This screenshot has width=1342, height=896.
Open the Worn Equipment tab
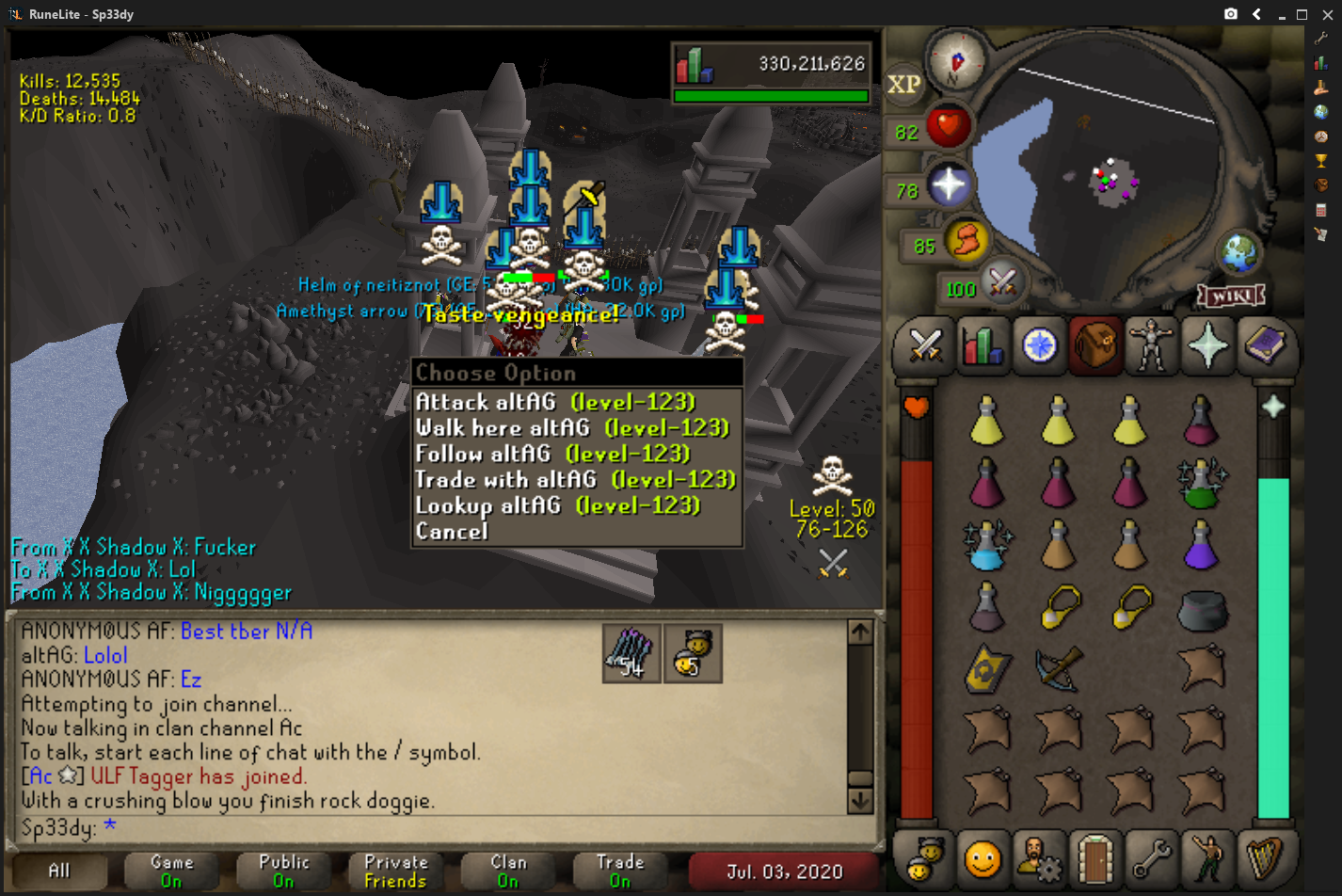(1151, 345)
